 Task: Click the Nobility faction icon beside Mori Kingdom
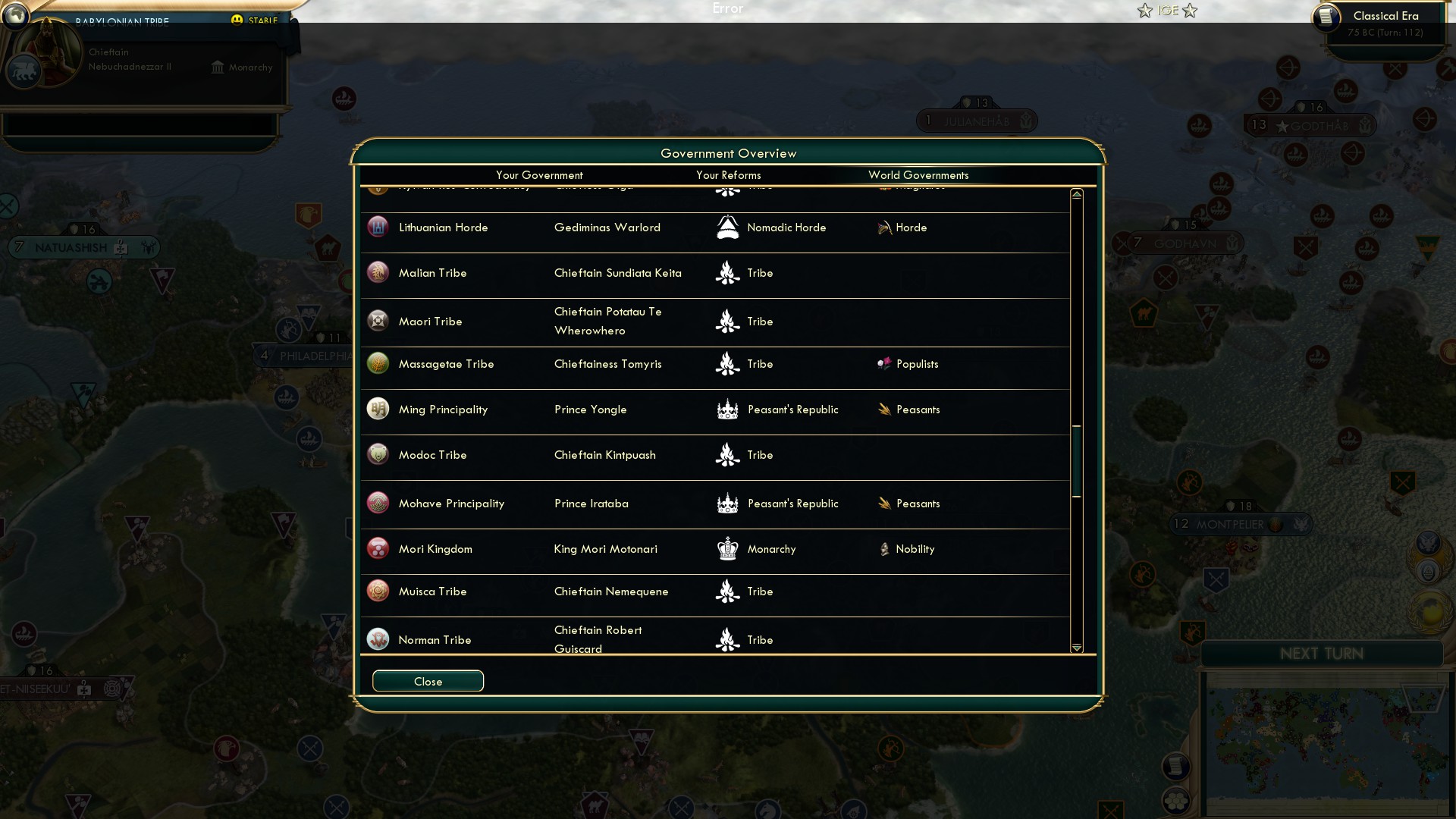884,548
